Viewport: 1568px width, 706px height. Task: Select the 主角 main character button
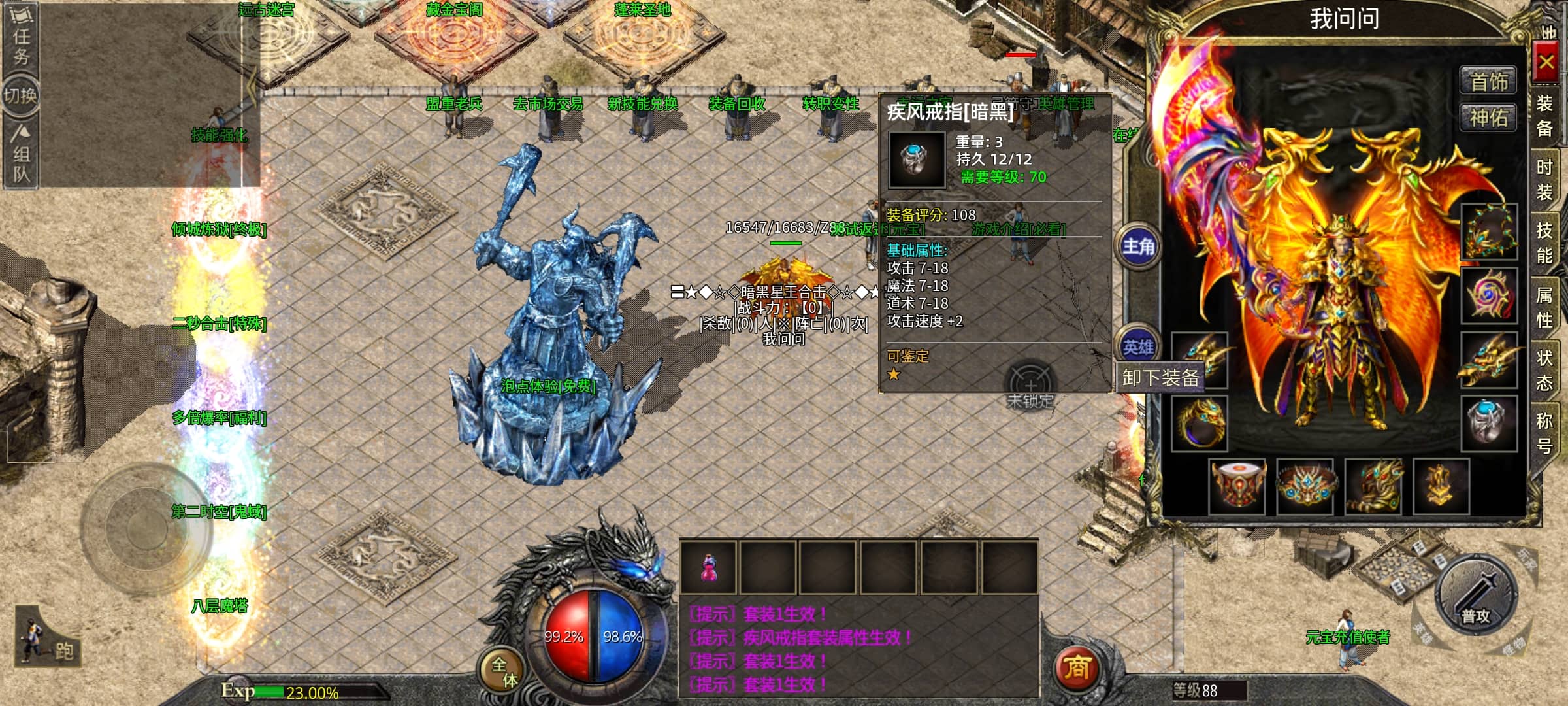[x=1138, y=246]
